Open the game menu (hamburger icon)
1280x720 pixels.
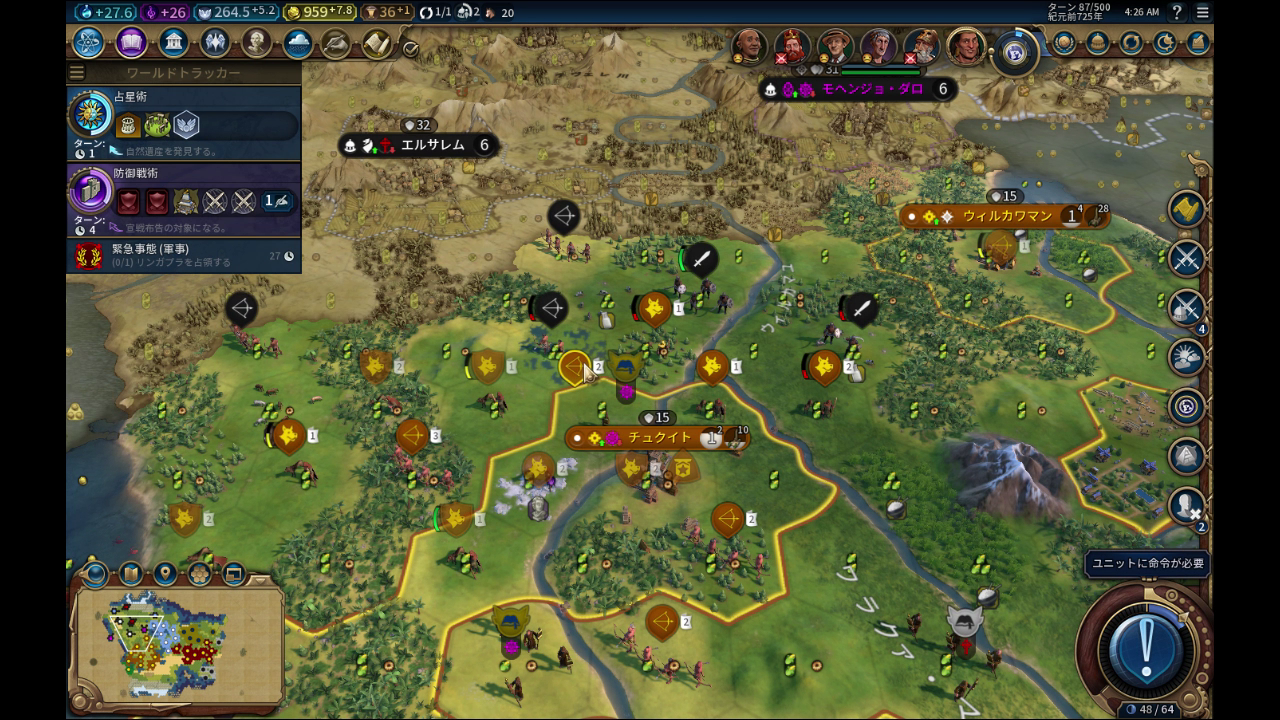1203,13
